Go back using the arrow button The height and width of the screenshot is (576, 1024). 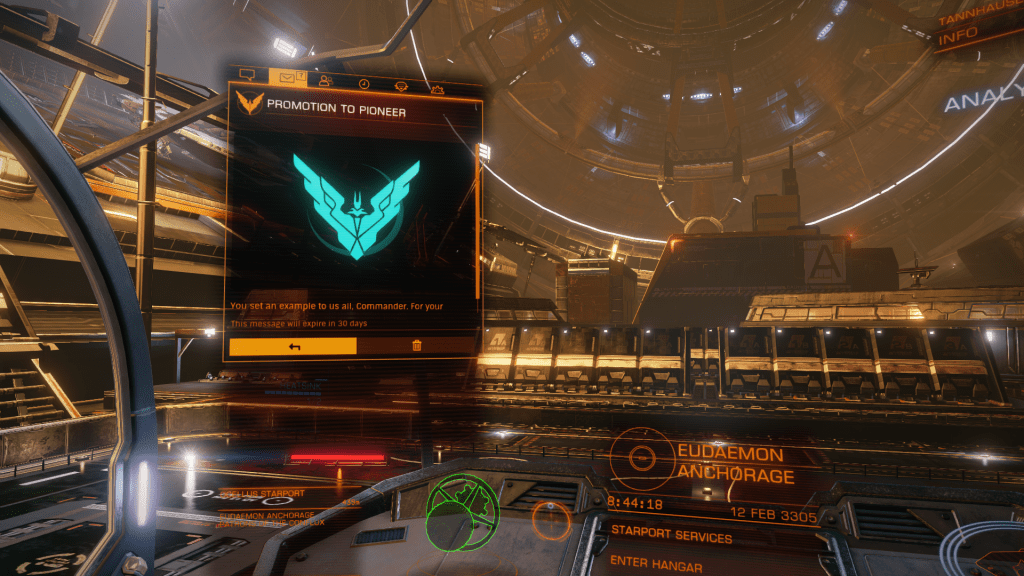click(294, 346)
